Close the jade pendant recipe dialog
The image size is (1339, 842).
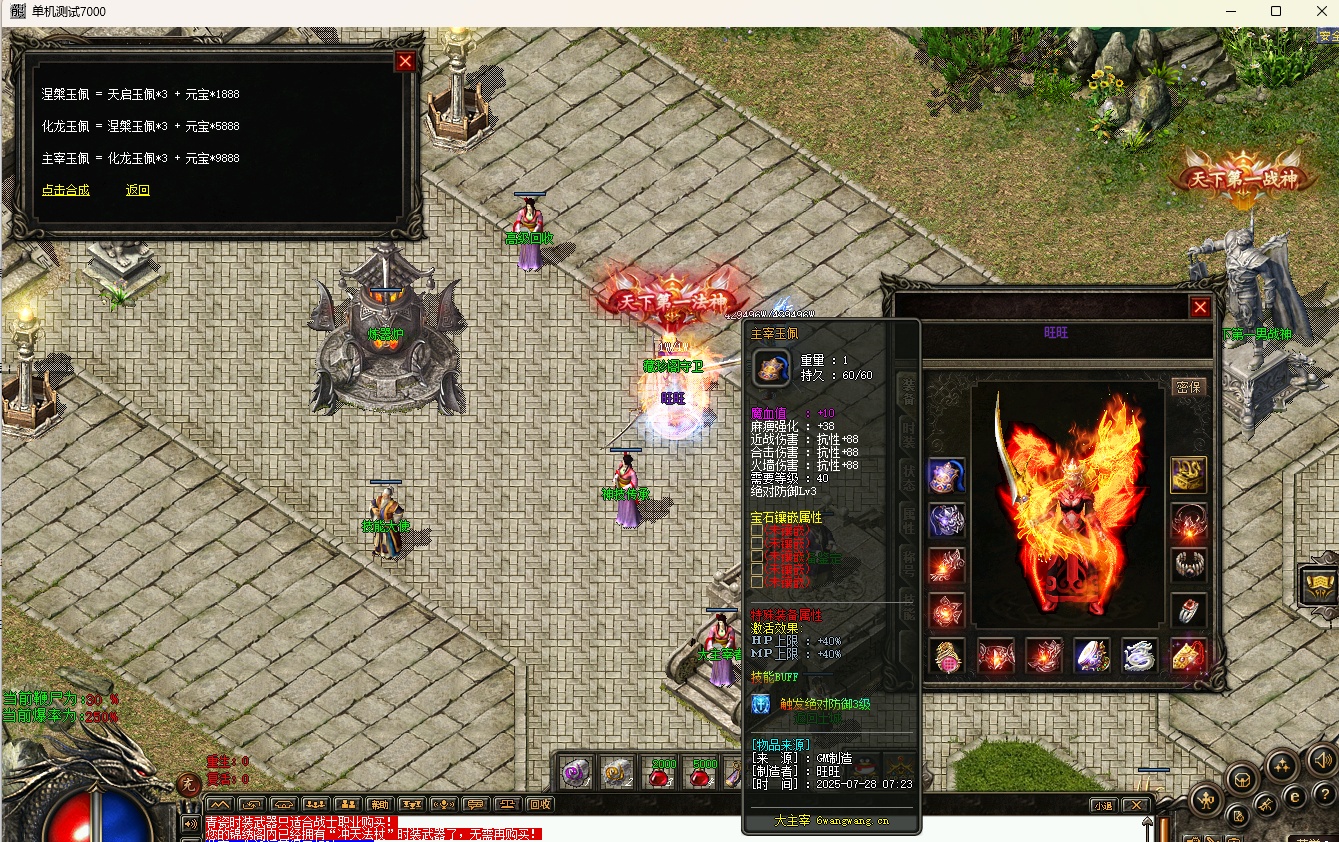point(405,62)
